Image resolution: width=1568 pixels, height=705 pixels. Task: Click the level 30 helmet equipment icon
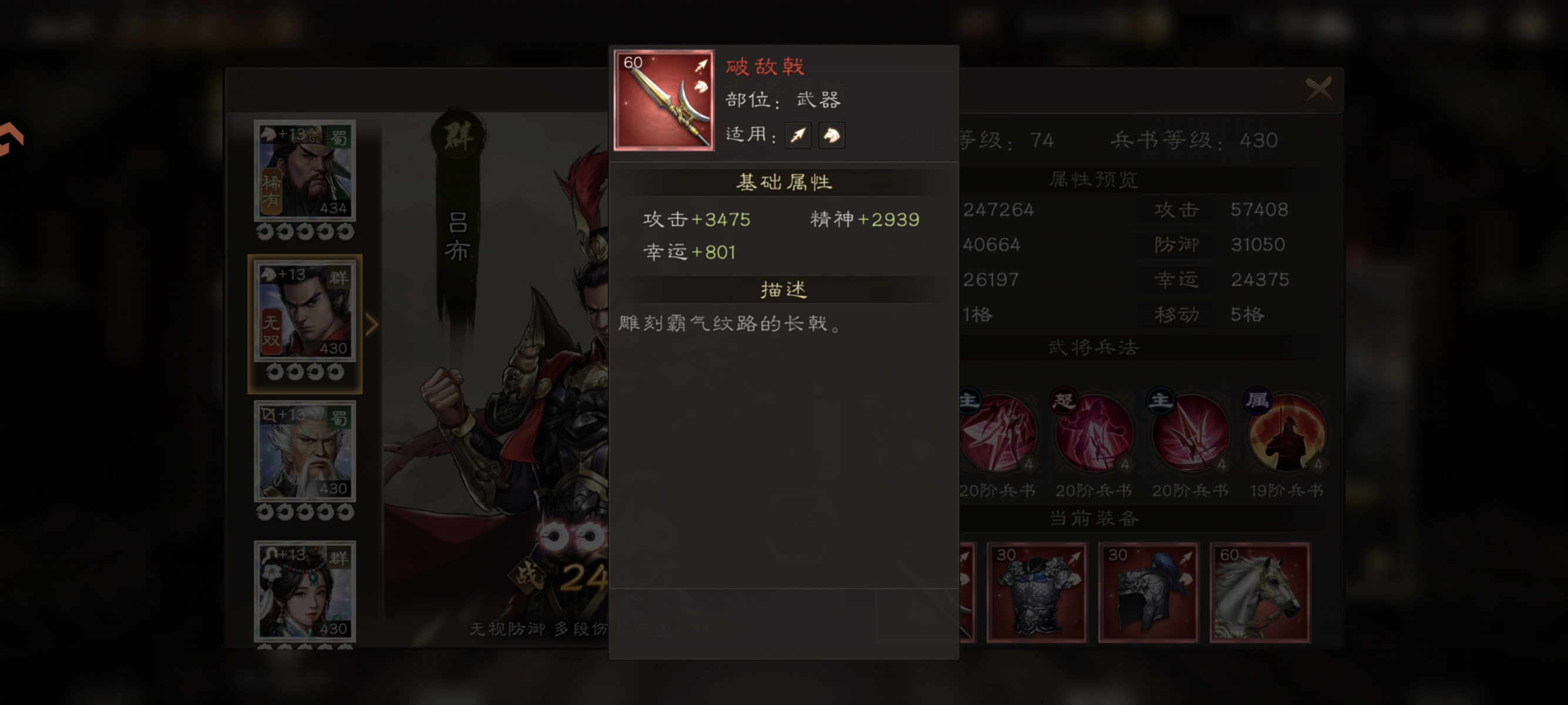[1149, 592]
